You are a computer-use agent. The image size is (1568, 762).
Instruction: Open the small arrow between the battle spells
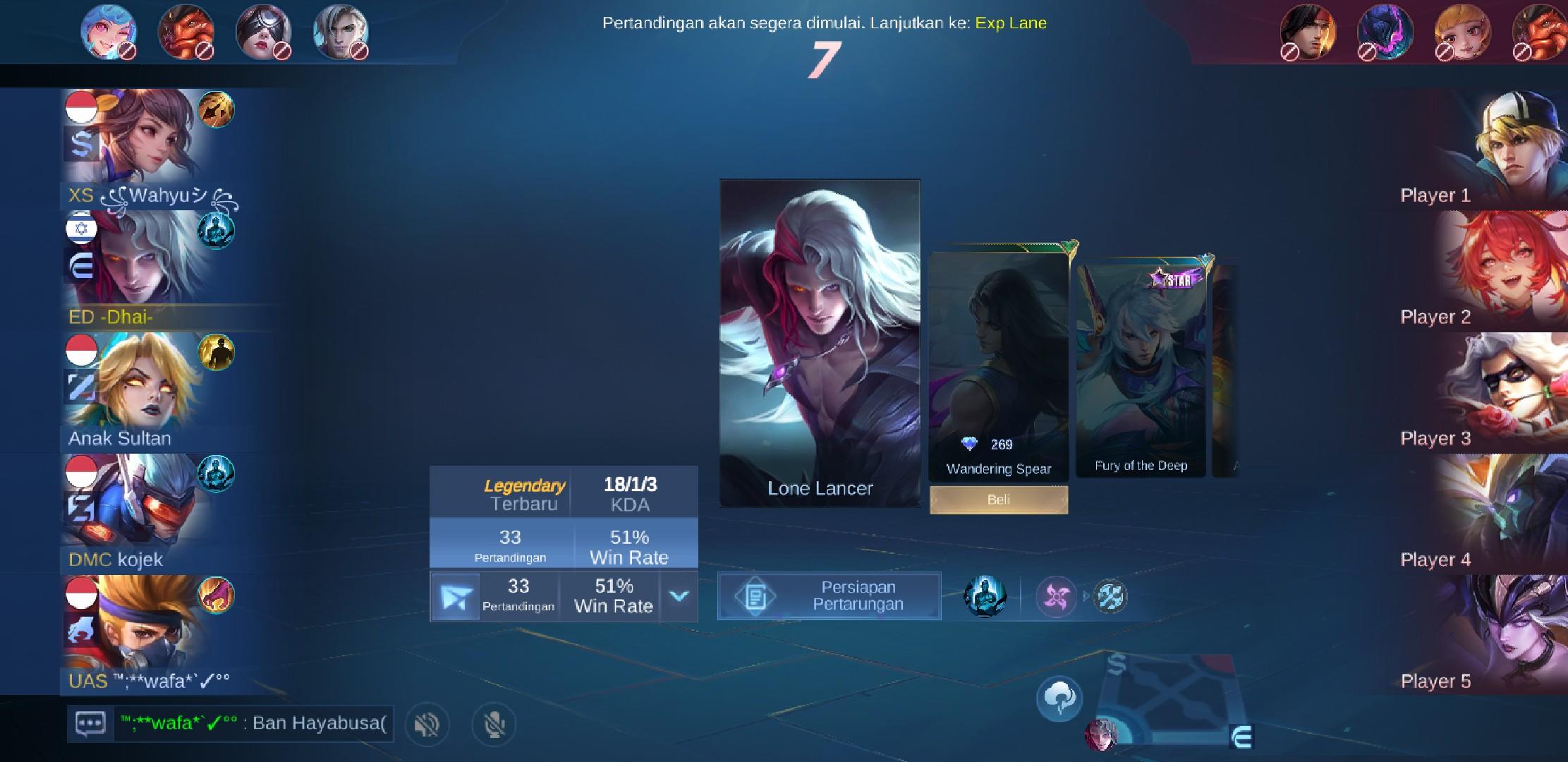pyautogui.click(x=1085, y=595)
